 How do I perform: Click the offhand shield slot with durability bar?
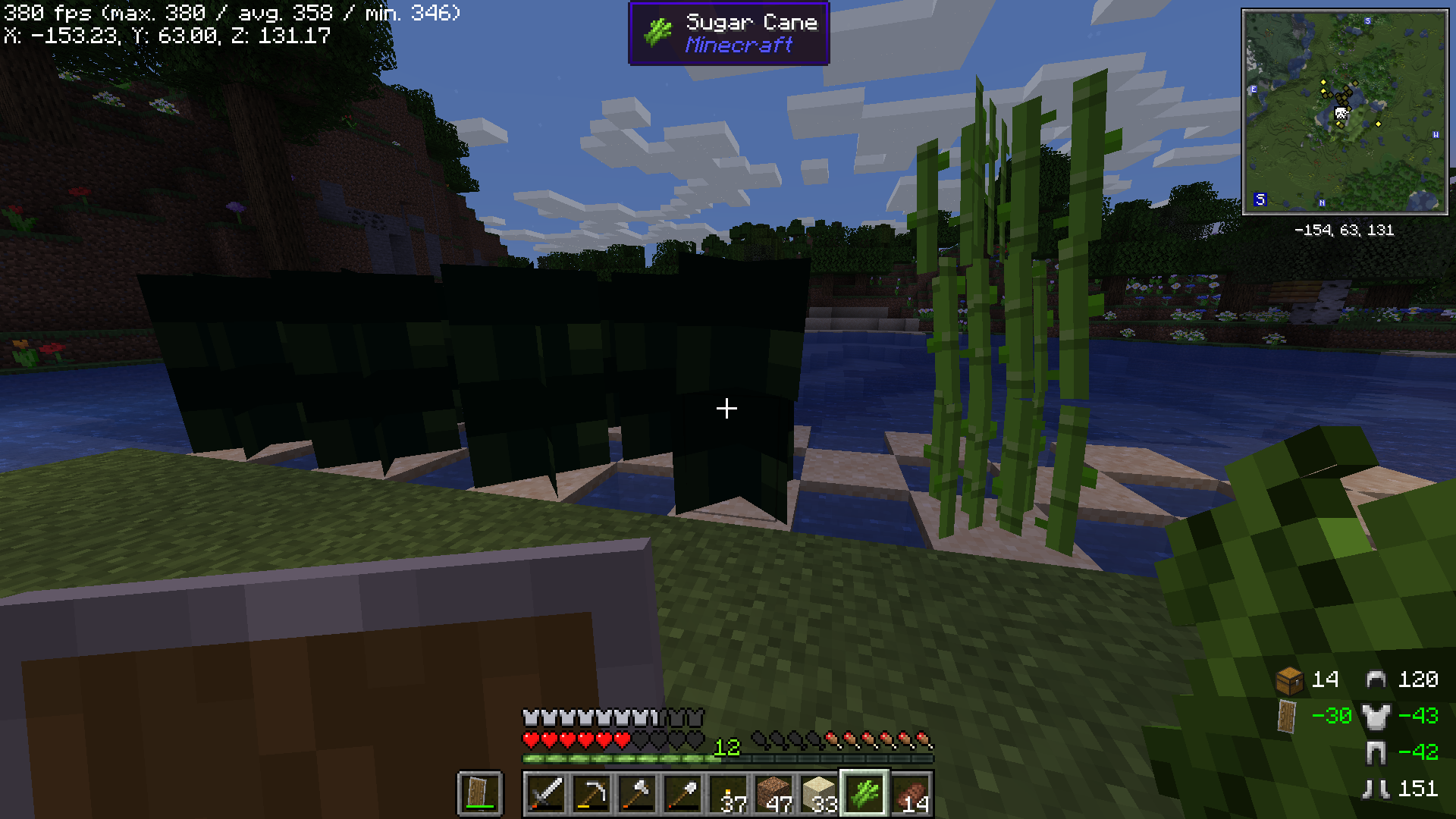click(479, 792)
